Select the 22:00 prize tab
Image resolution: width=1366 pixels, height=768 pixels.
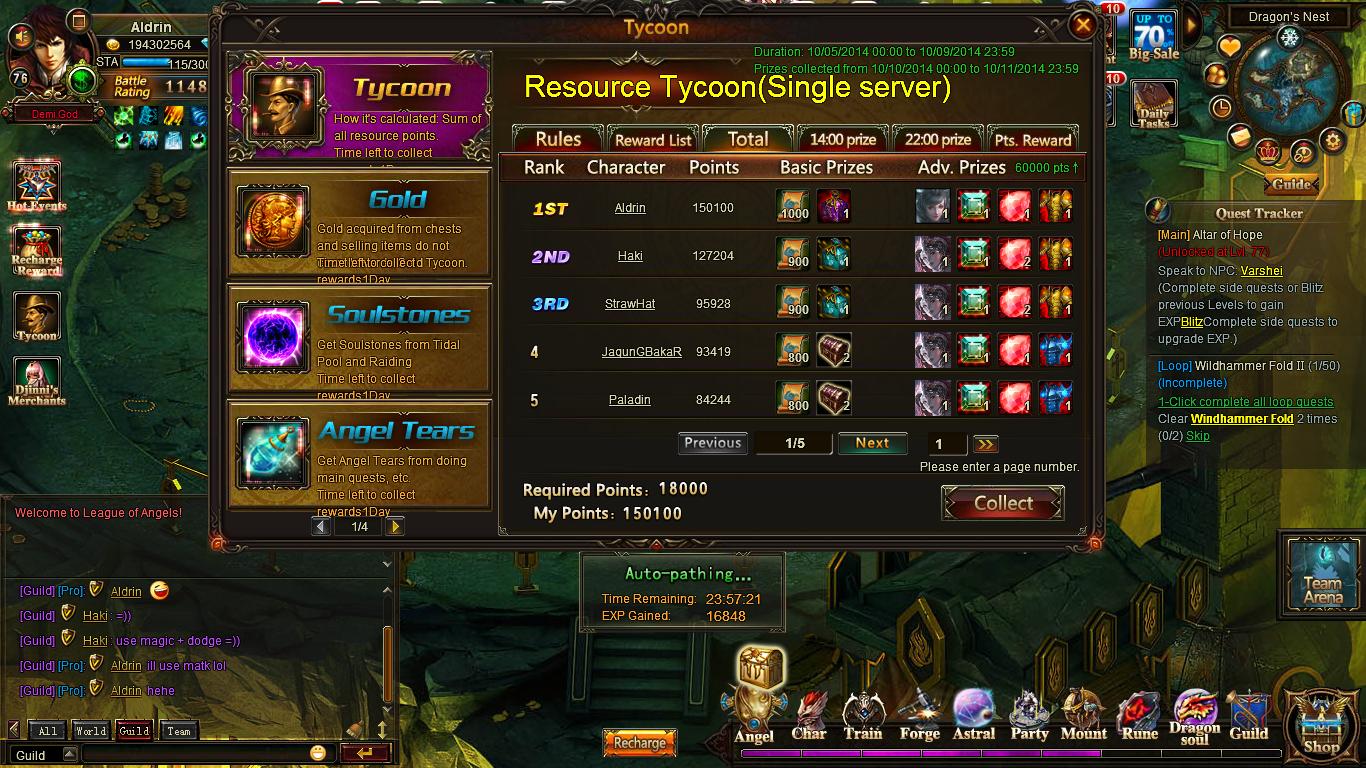click(937, 140)
